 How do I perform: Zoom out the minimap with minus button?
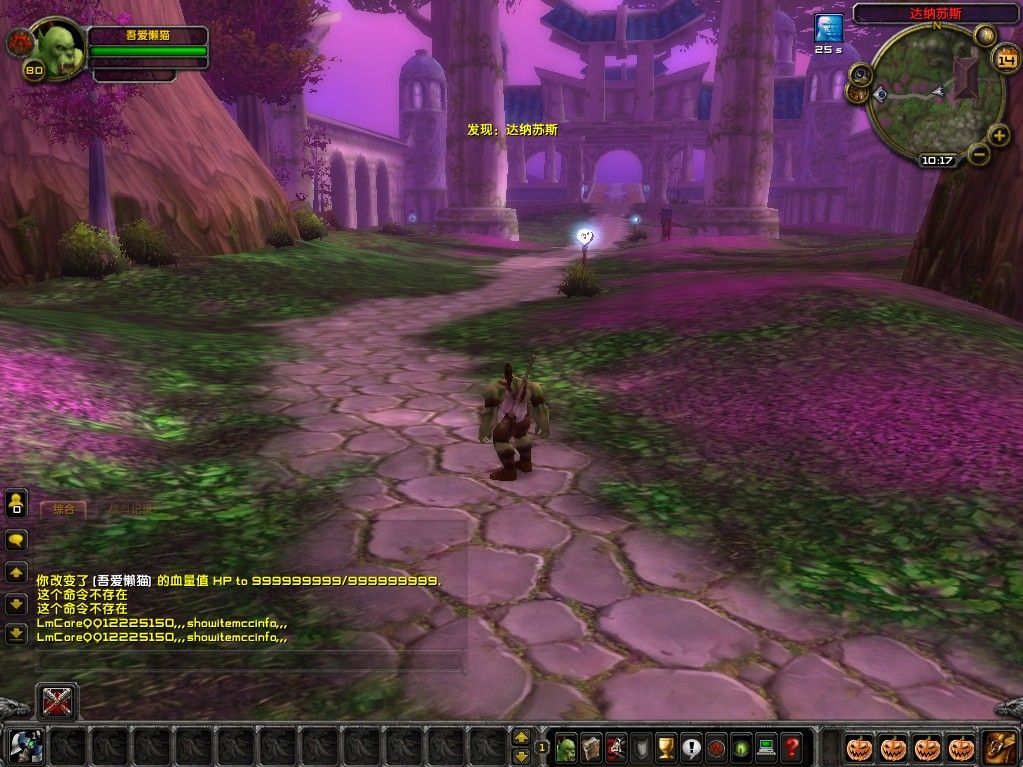[x=979, y=154]
